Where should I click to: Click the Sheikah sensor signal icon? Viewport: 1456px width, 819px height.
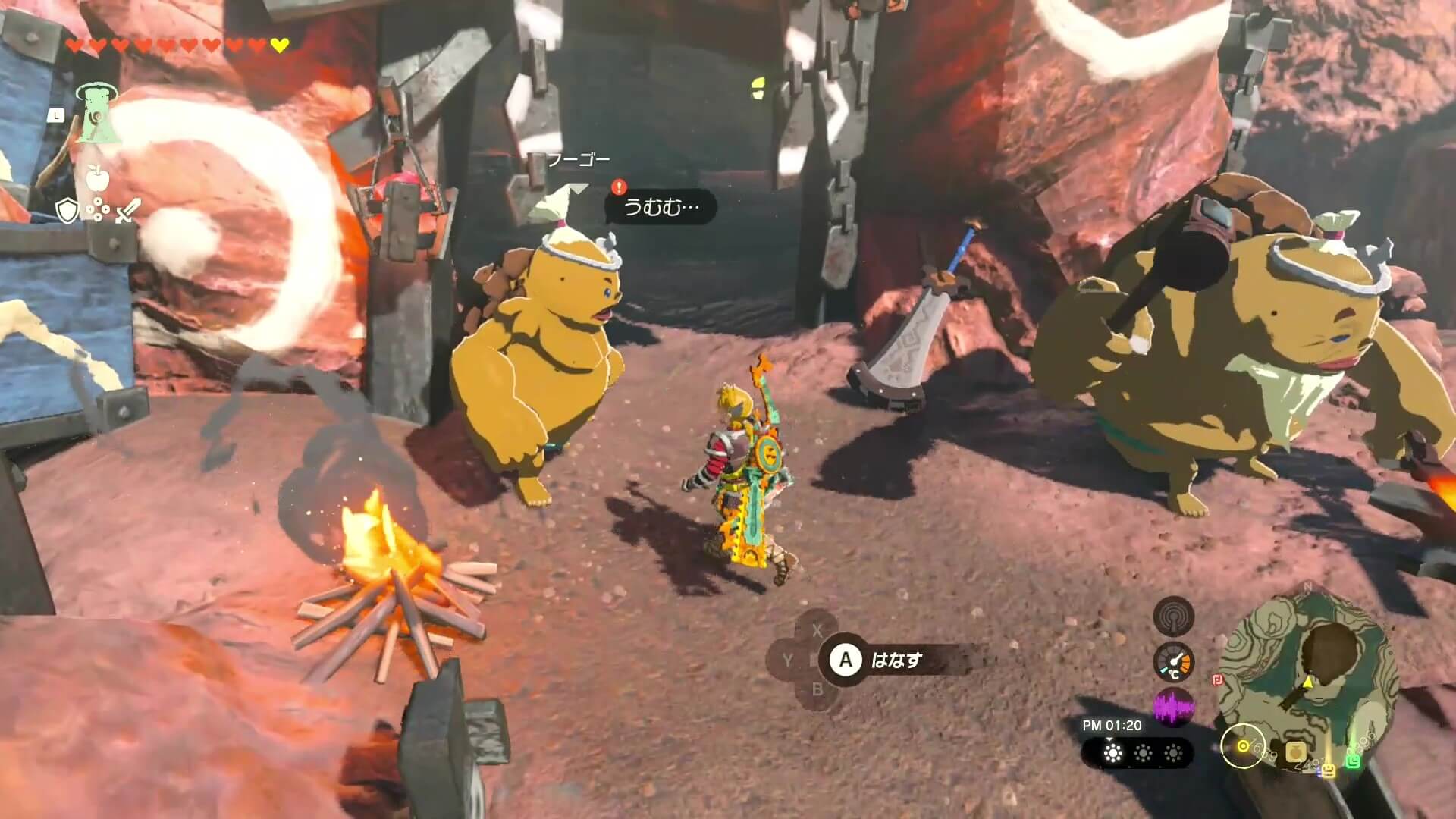tap(1173, 616)
